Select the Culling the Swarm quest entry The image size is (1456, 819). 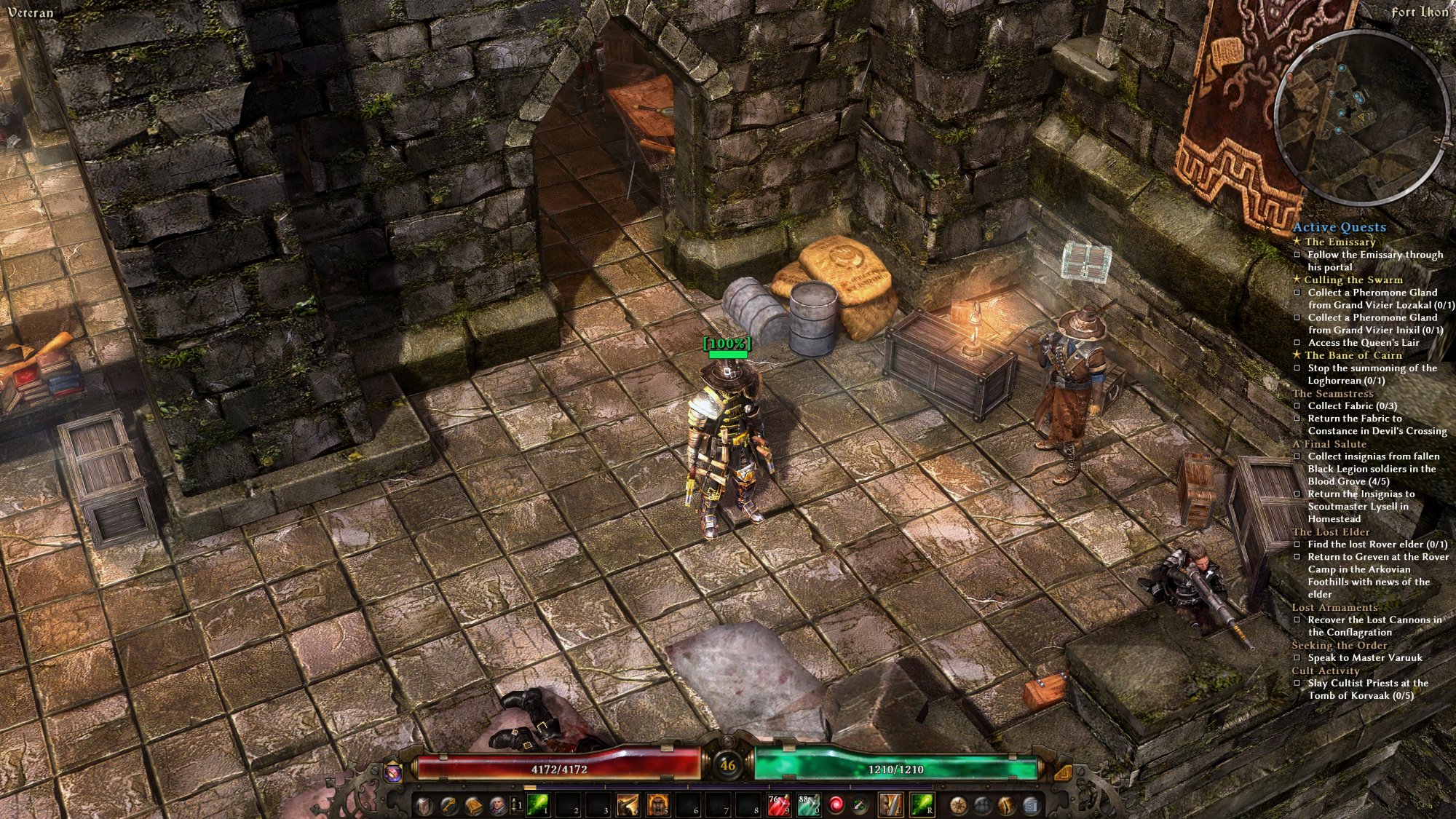[1353, 280]
